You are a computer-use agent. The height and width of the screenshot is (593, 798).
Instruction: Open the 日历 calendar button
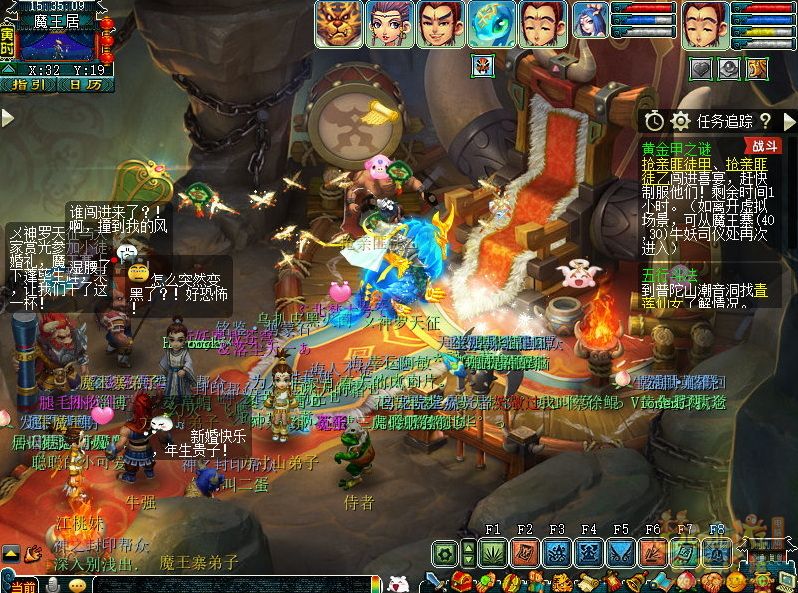[85, 85]
